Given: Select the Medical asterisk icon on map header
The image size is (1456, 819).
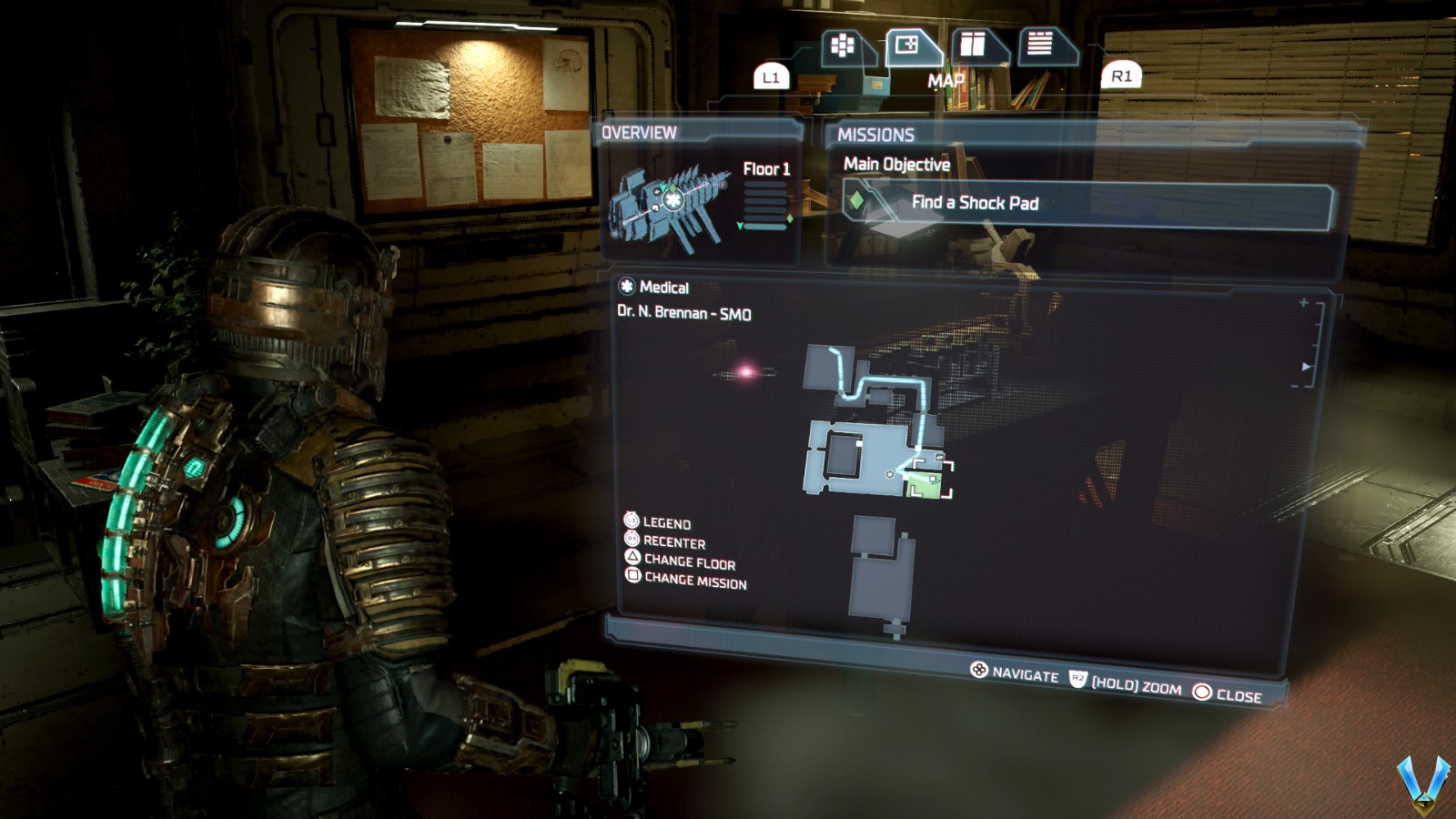Looking at the screenshot, I should [x=625, y=287].
